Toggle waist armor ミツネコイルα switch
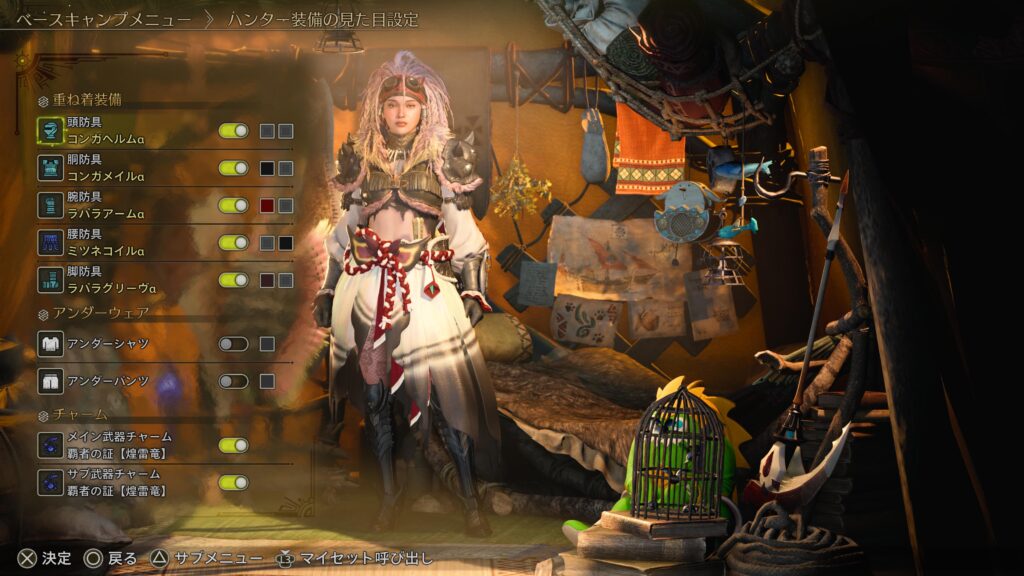Screen dimensions: 1024x576 click(x=233, y=242)
